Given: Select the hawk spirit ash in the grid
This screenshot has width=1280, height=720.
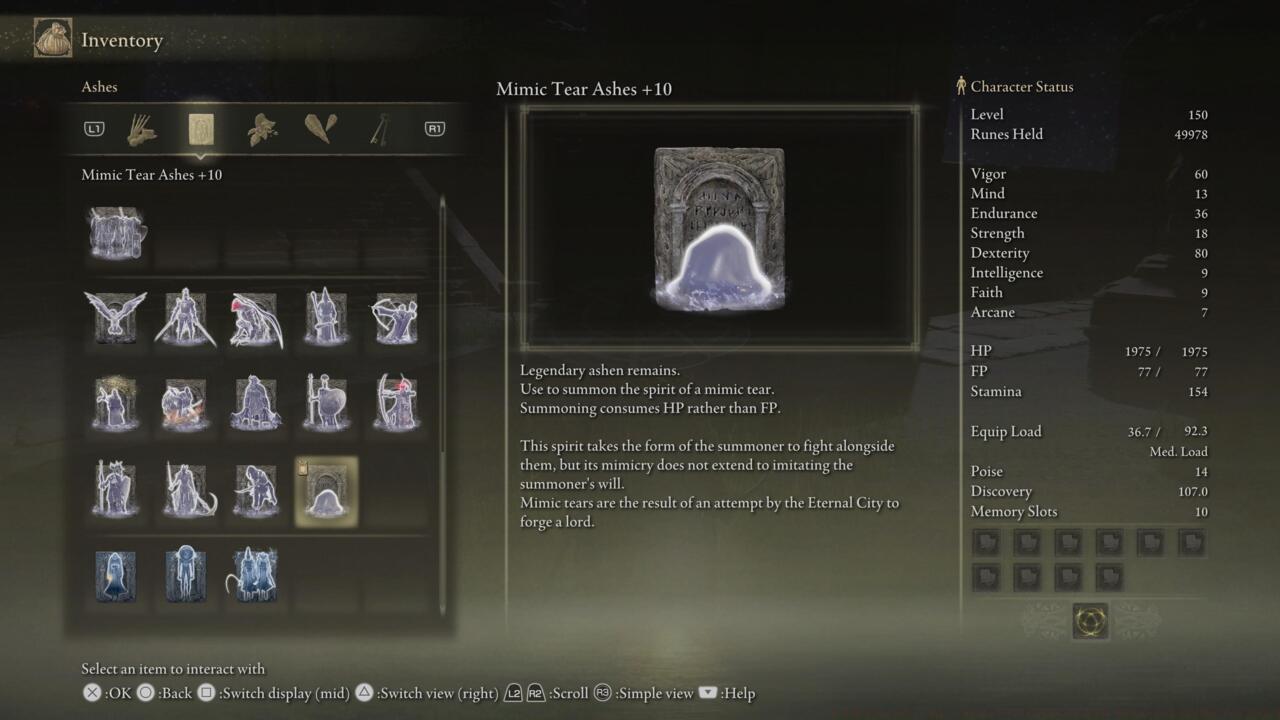Looking at the screenshot, I should (x=115, y=318).
